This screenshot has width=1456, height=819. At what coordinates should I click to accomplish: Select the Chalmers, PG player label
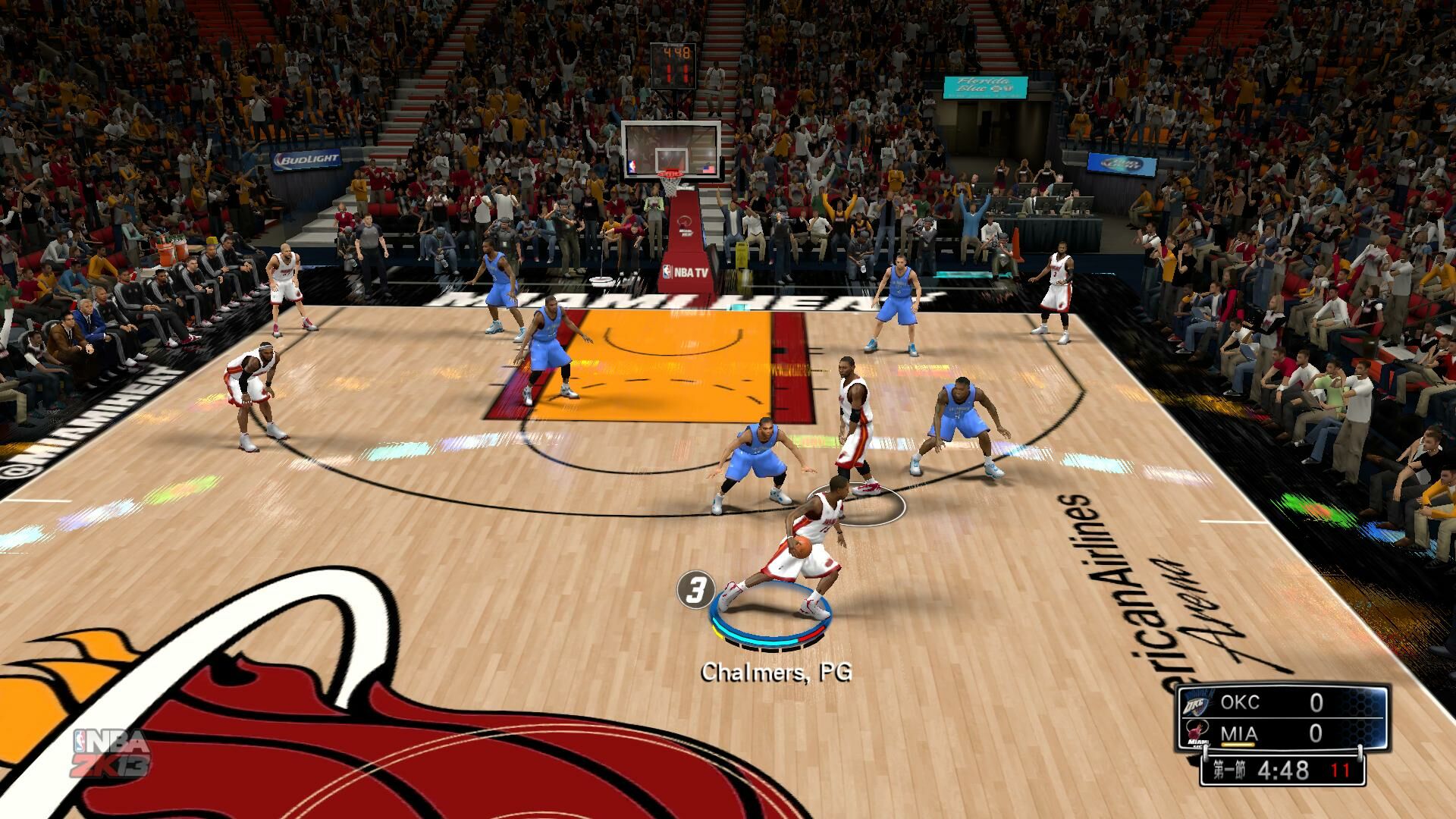(x=776, y=672)
